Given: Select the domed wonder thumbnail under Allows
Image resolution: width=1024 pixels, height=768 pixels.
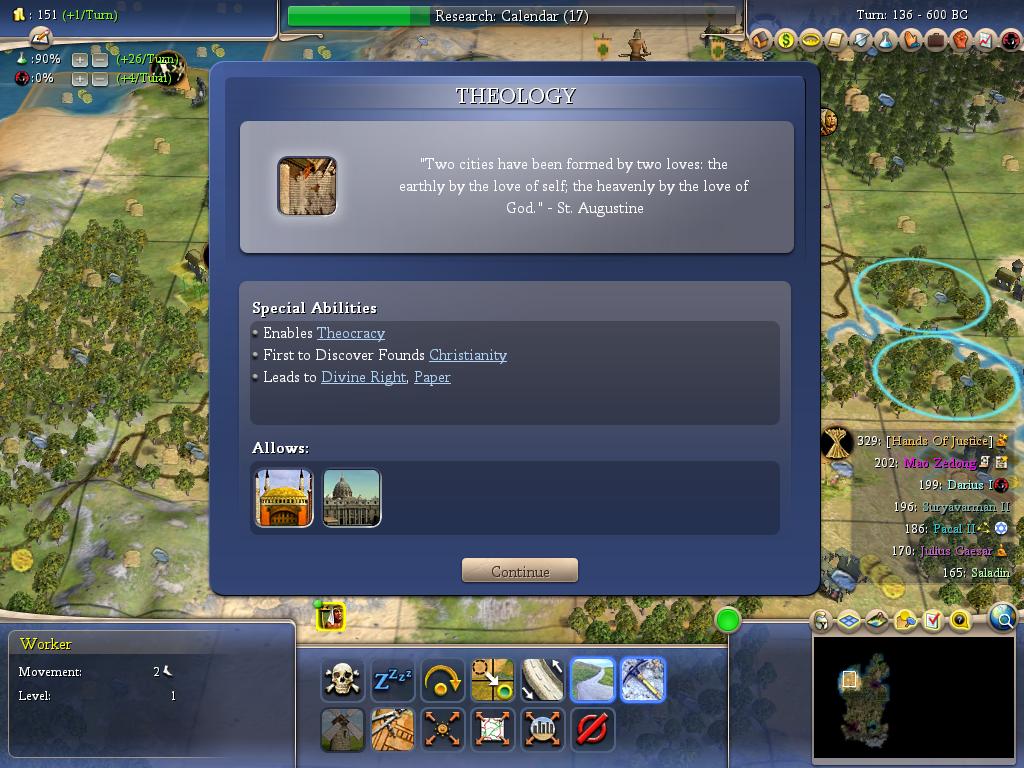Looking at the screenshot, I should [284, 498].
